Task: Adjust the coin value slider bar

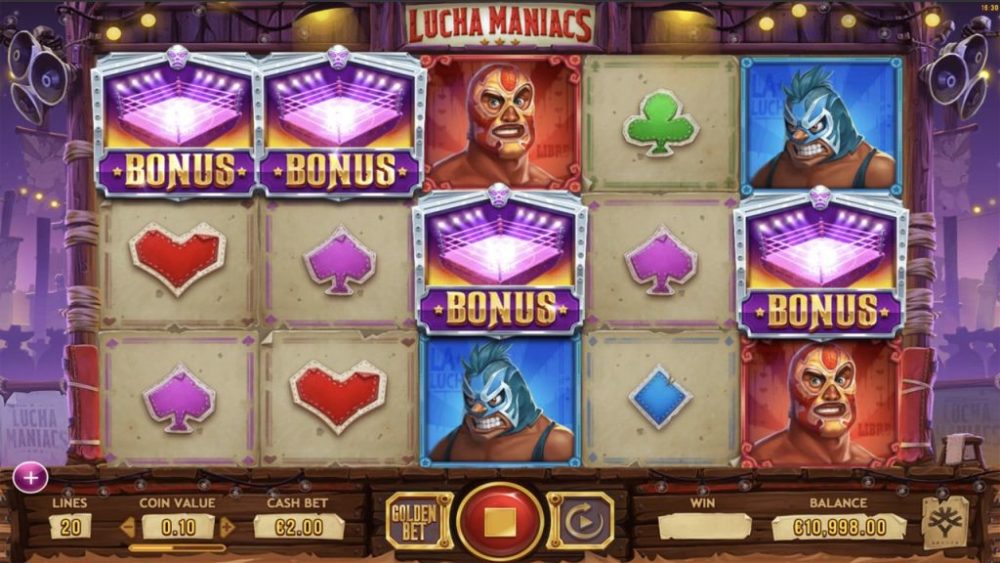Action: tap(177, 547)
